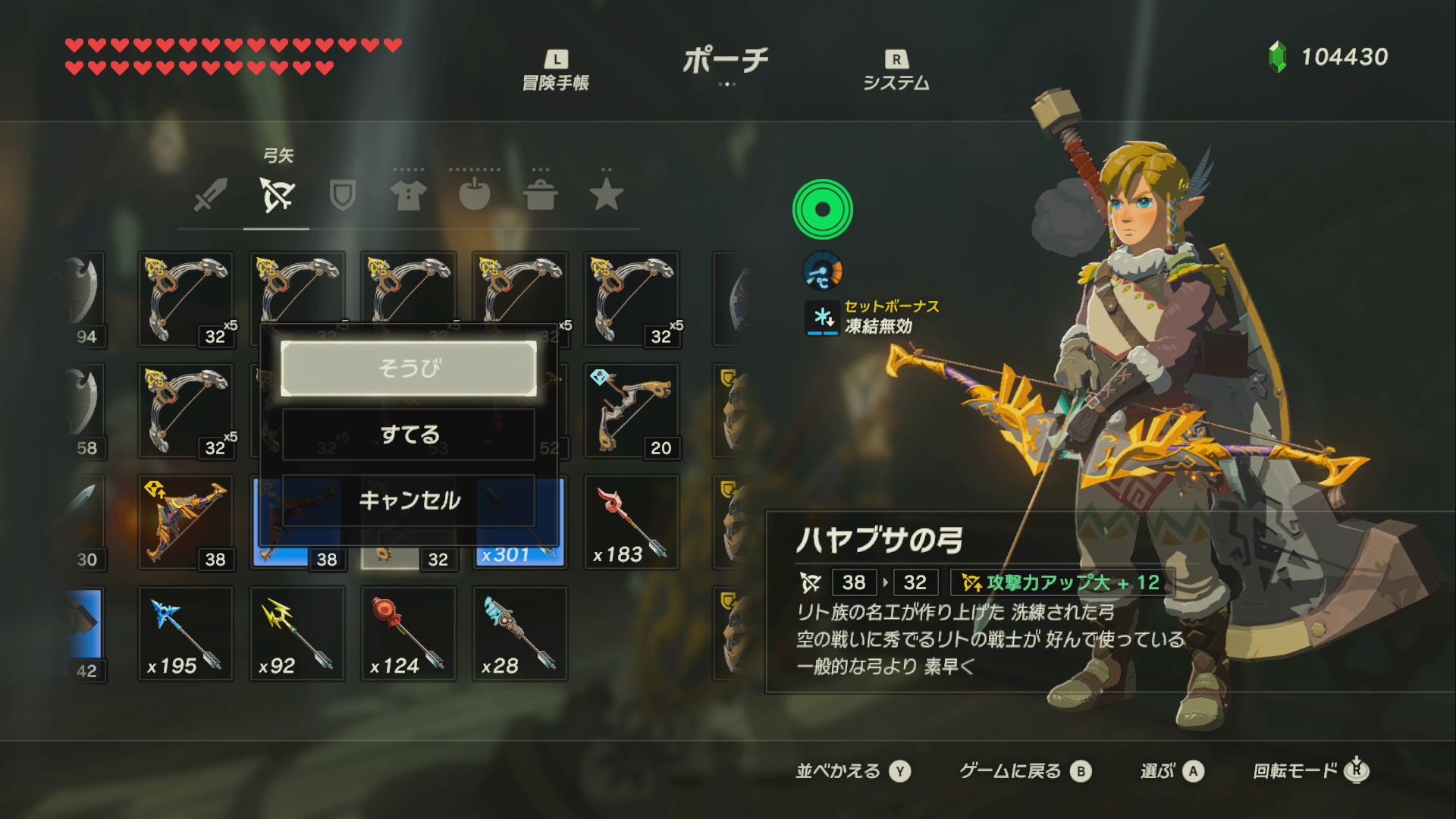1456x819 pixels.
Task: Open the 冒険手帳 adventure log page
Action: coord(556,71)
